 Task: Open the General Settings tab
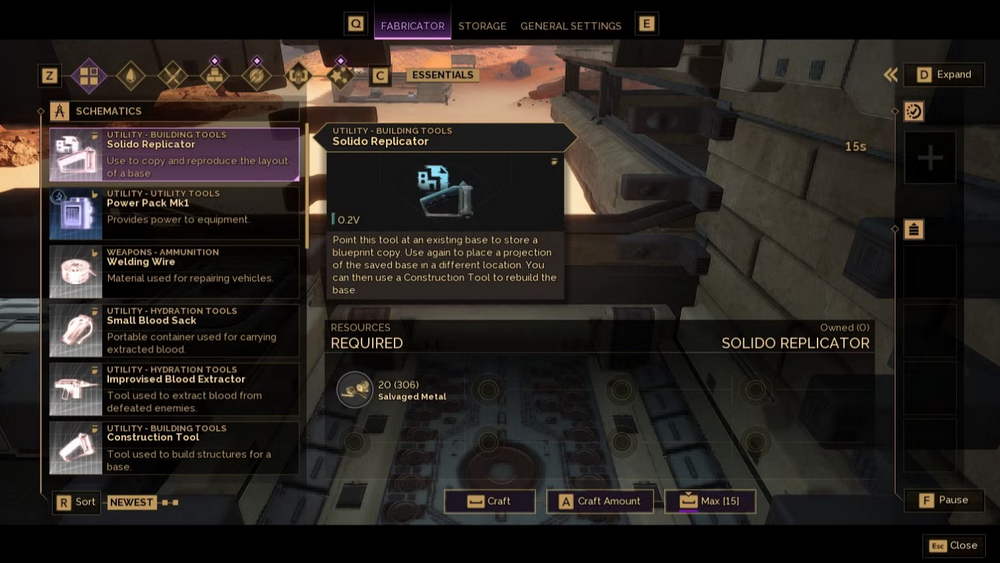[570, 26]
